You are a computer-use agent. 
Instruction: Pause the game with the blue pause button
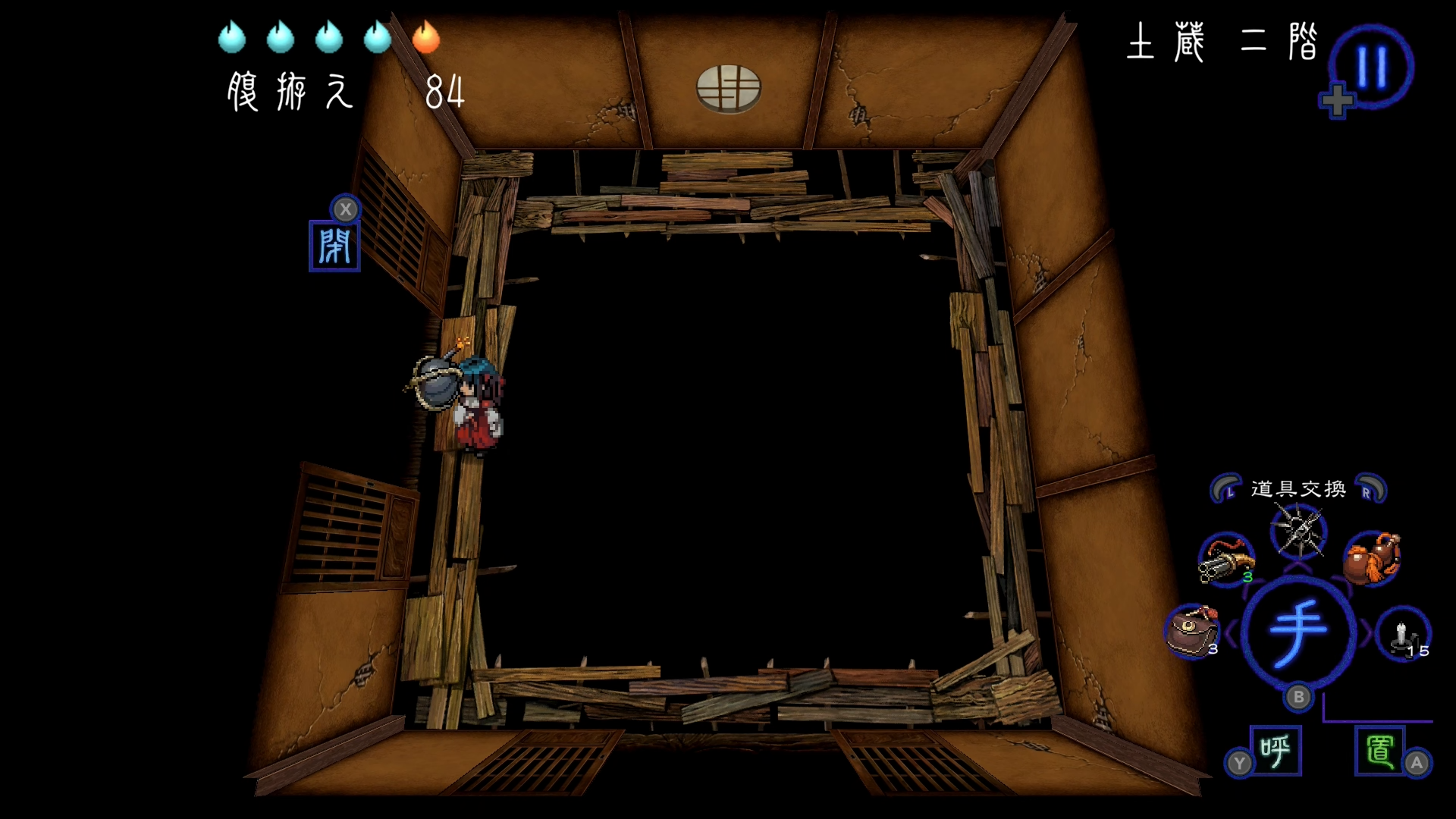point(1371,67)
